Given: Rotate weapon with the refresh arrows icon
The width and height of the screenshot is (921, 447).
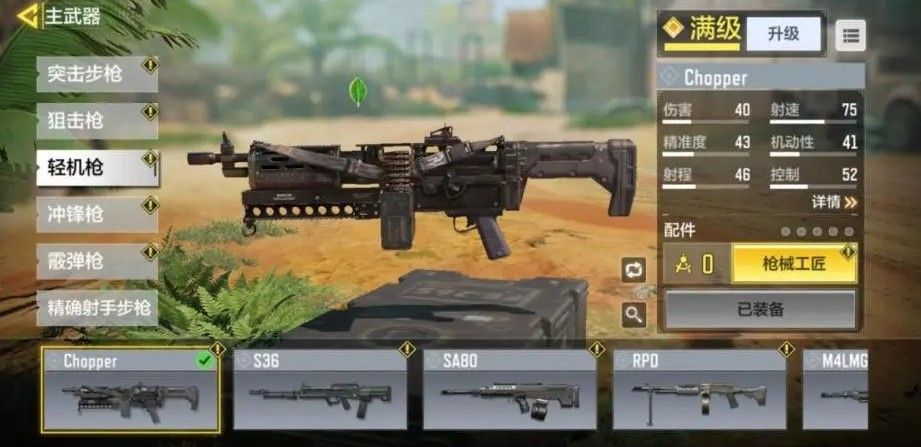Looking at the screenshot, I should [634, 269].
